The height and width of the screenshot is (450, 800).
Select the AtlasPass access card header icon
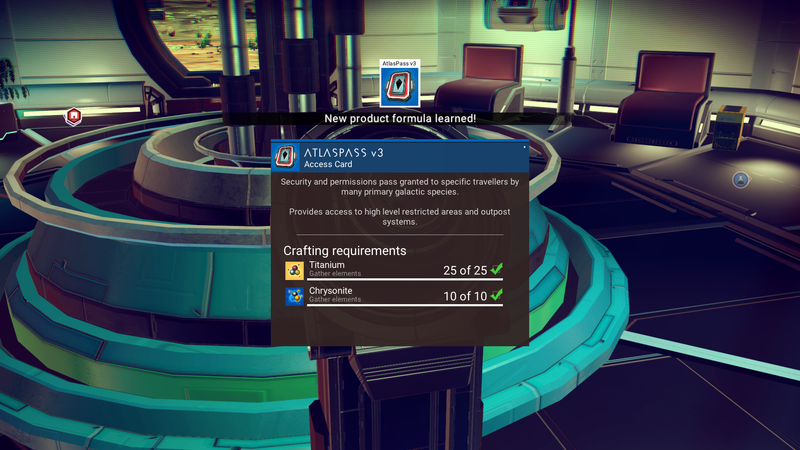287,158
